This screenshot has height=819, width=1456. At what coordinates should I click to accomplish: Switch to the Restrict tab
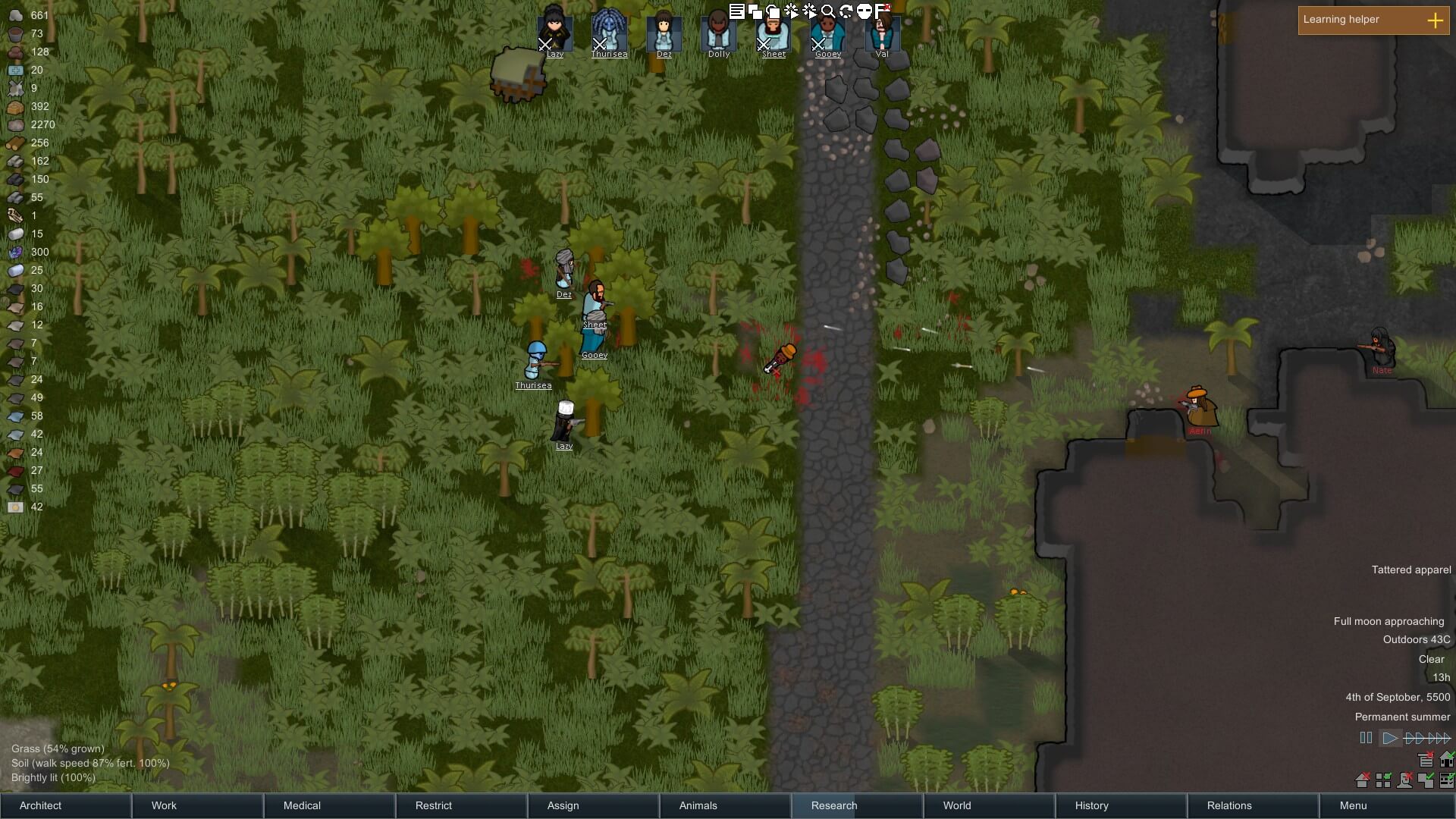click(433, 805)
